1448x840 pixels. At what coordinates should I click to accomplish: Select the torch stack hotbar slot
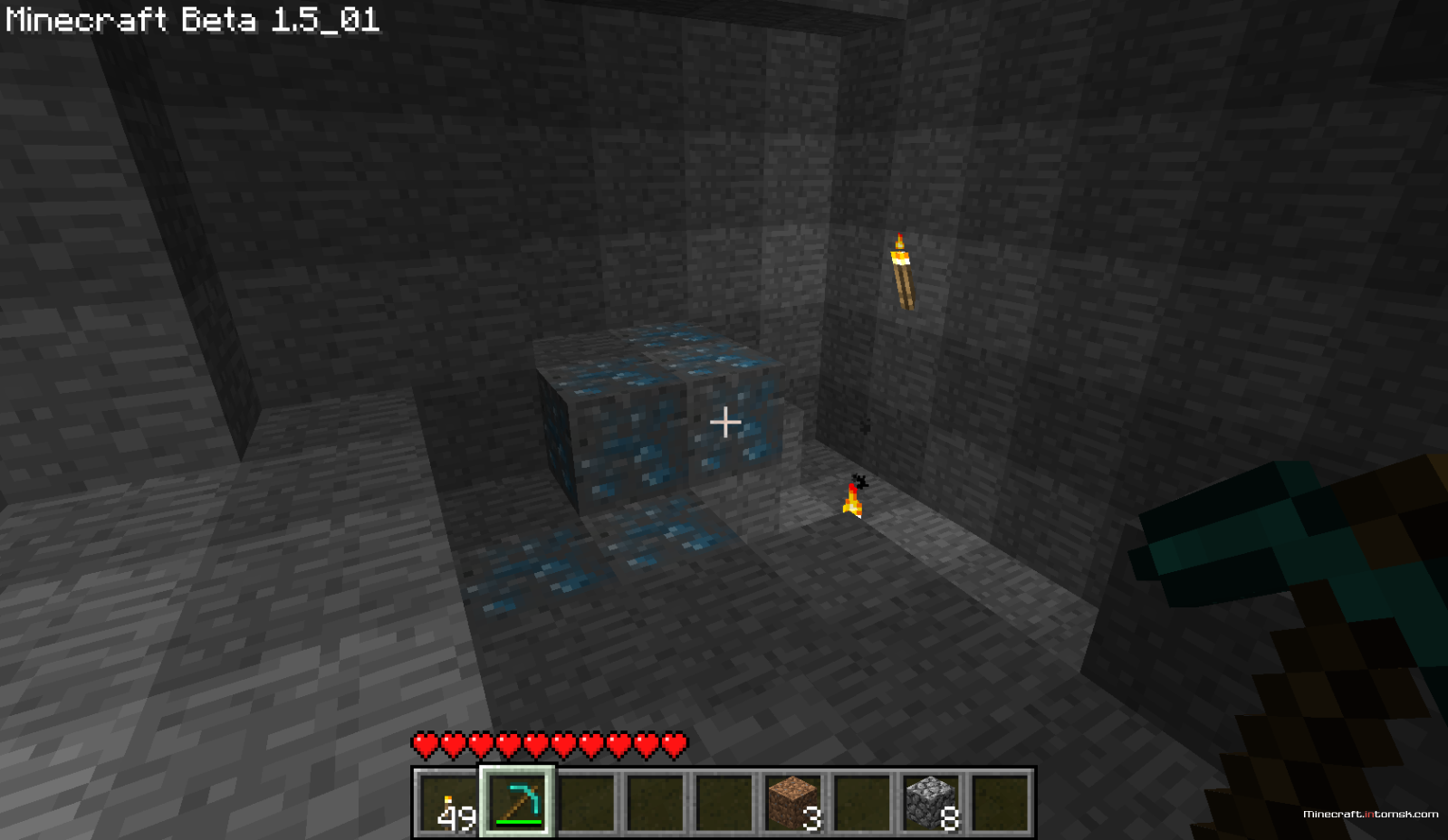[x=448, y=803]
